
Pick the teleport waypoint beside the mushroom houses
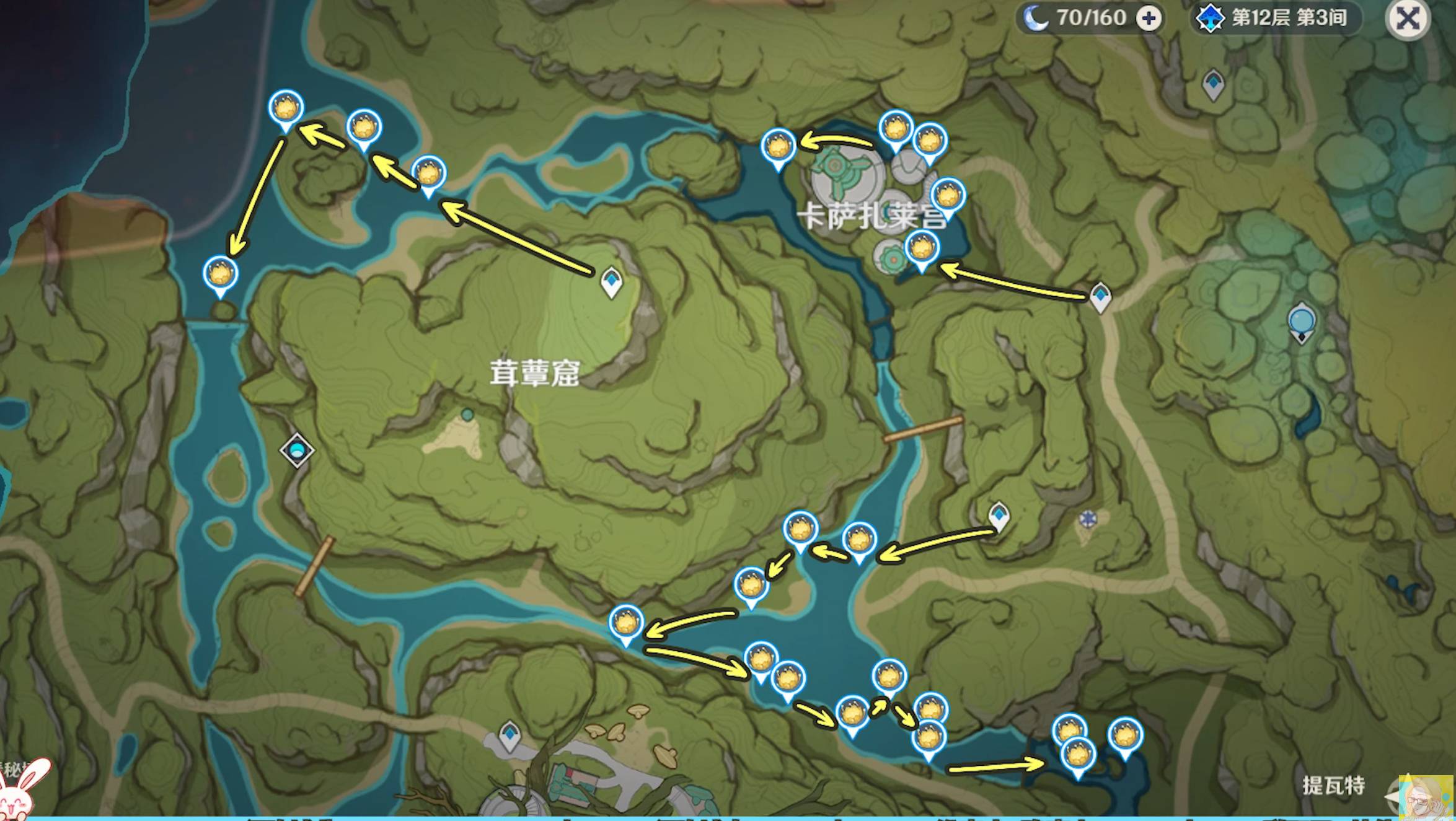point(510,735)
